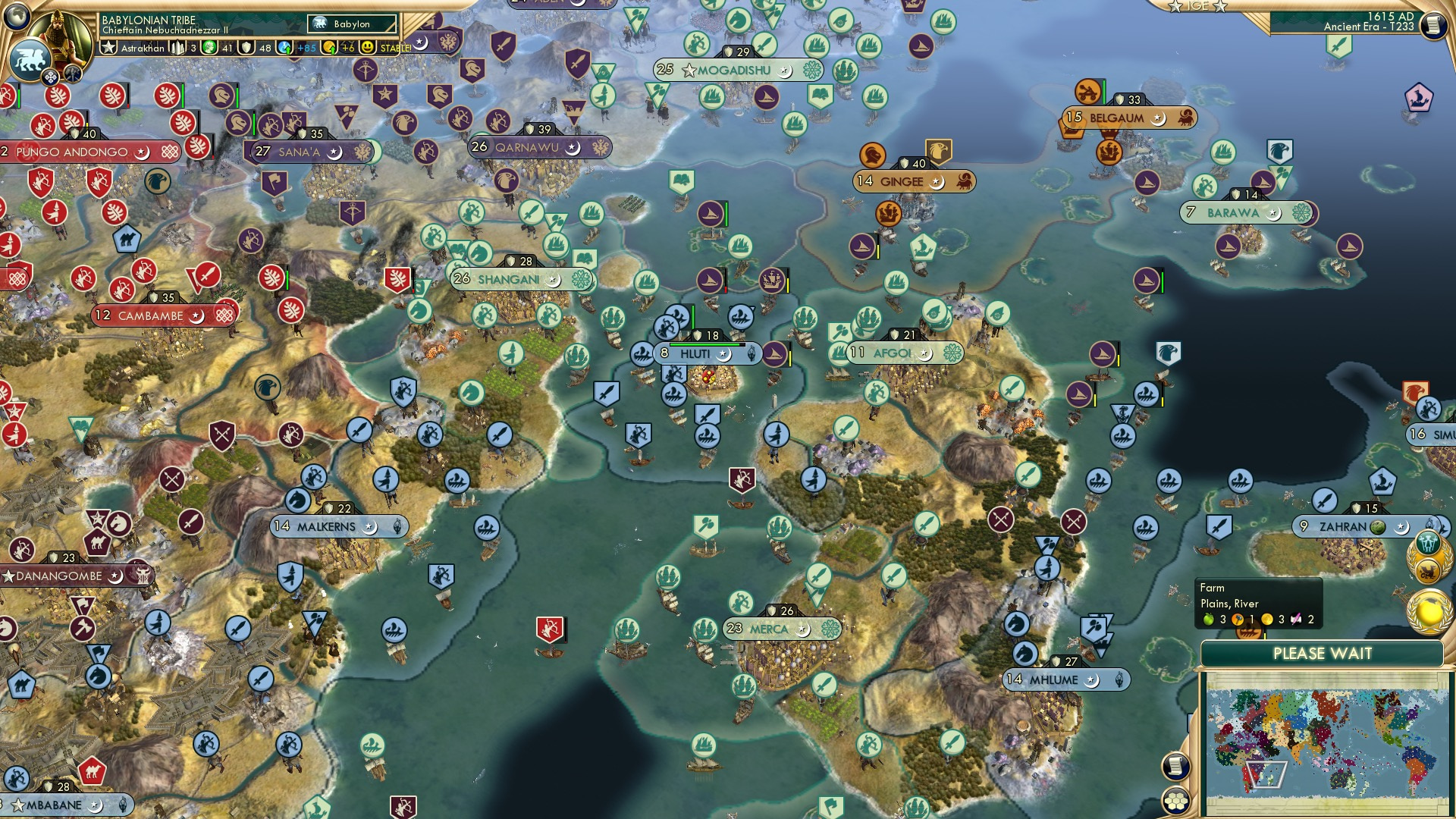Toggle the scroll log icon beside the minimap
The height and width of the screenshot is (819, 1456).
point(1175,768)
